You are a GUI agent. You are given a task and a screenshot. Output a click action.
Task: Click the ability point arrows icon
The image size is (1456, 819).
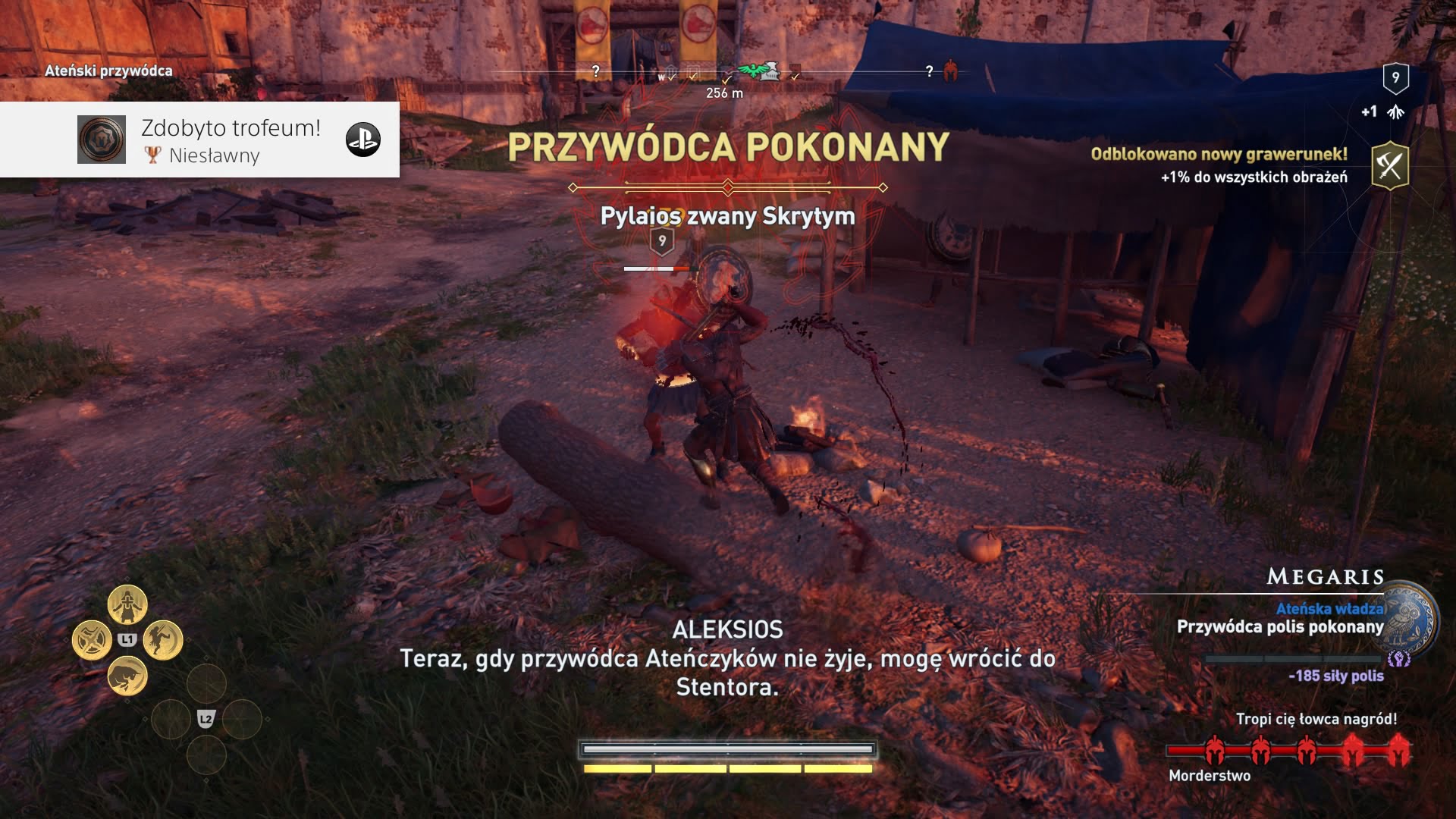click(1395, 112)
